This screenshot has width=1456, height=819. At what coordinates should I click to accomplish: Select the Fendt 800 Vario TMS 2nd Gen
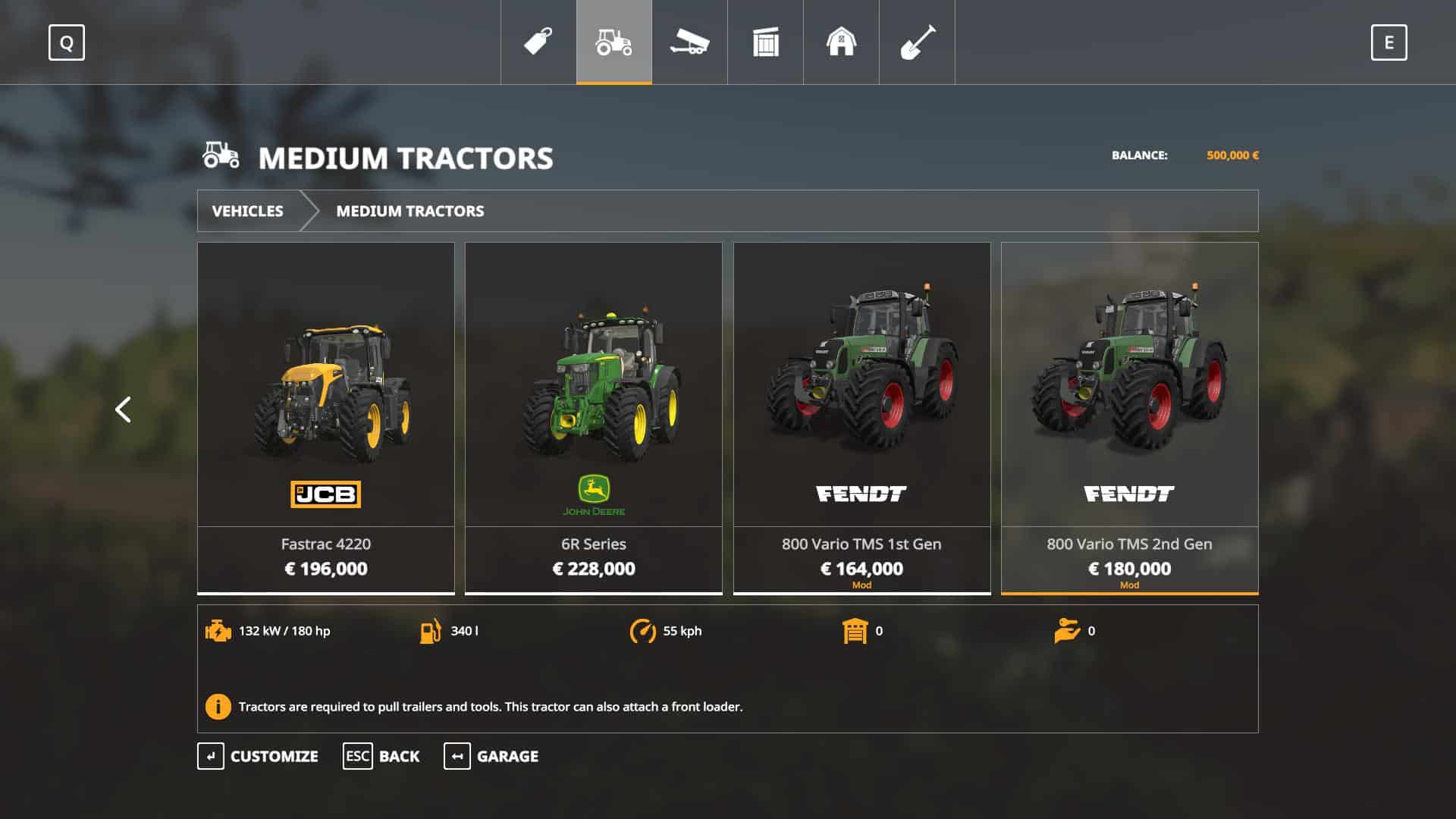pos(1129,417)
